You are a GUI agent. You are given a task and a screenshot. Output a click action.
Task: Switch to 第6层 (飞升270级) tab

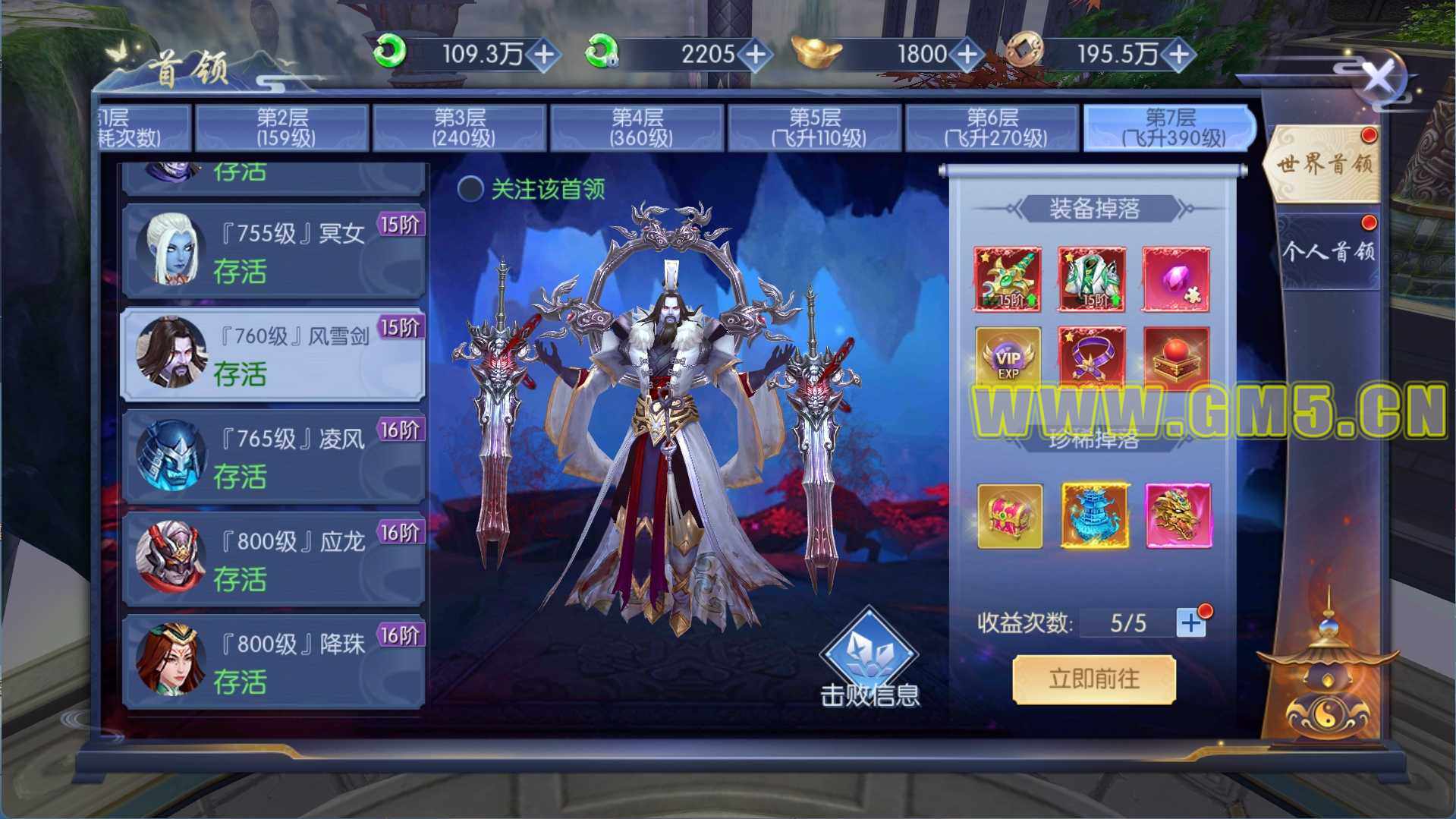(992, 128)
